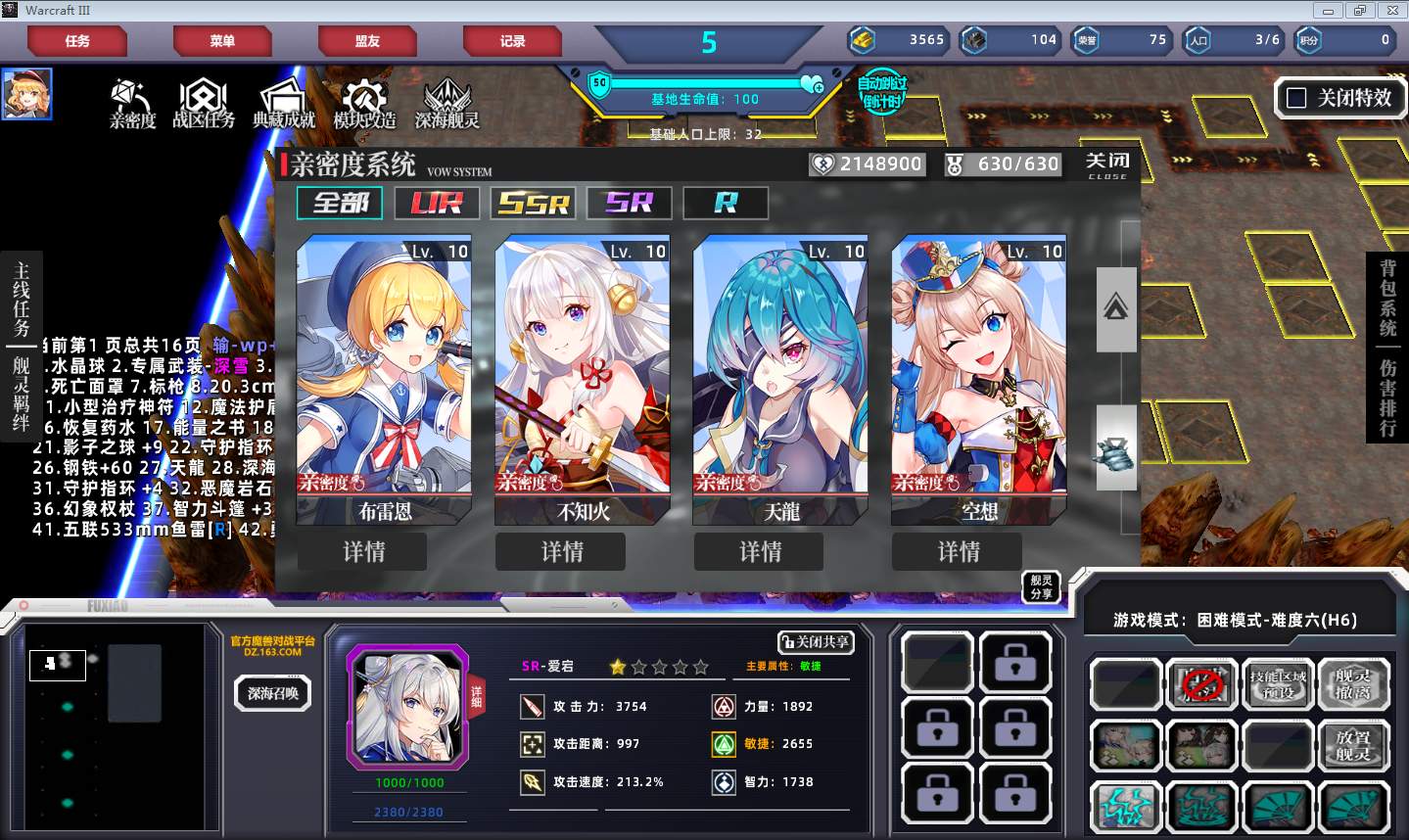The image size is (1409, 840).
Task: Open the 深海舰灵 deep sea ship spirits
Action: [446, 104]
